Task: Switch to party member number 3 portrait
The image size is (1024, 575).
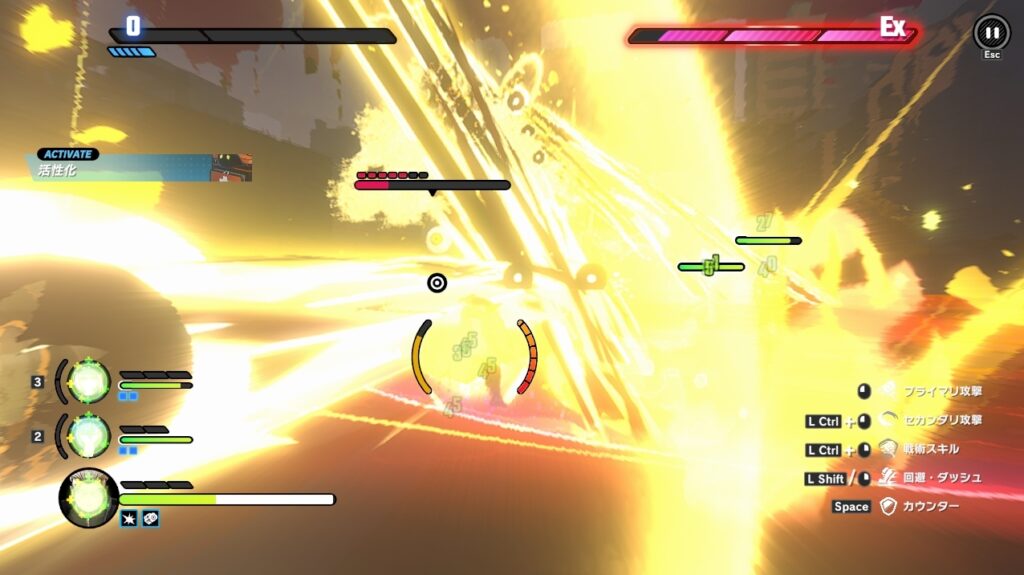Action: pyautogui.click(x=89, y=381)
